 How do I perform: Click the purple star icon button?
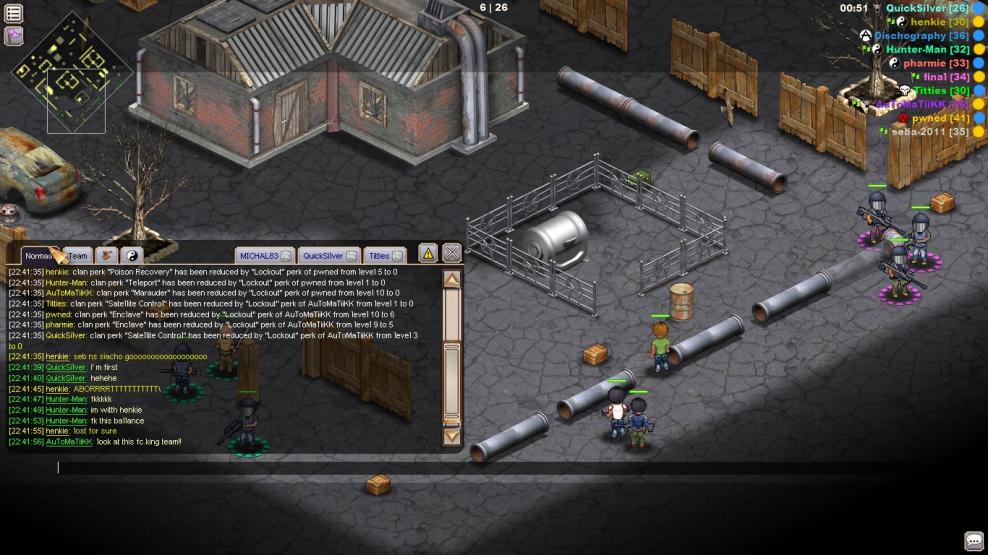point(14,36)
